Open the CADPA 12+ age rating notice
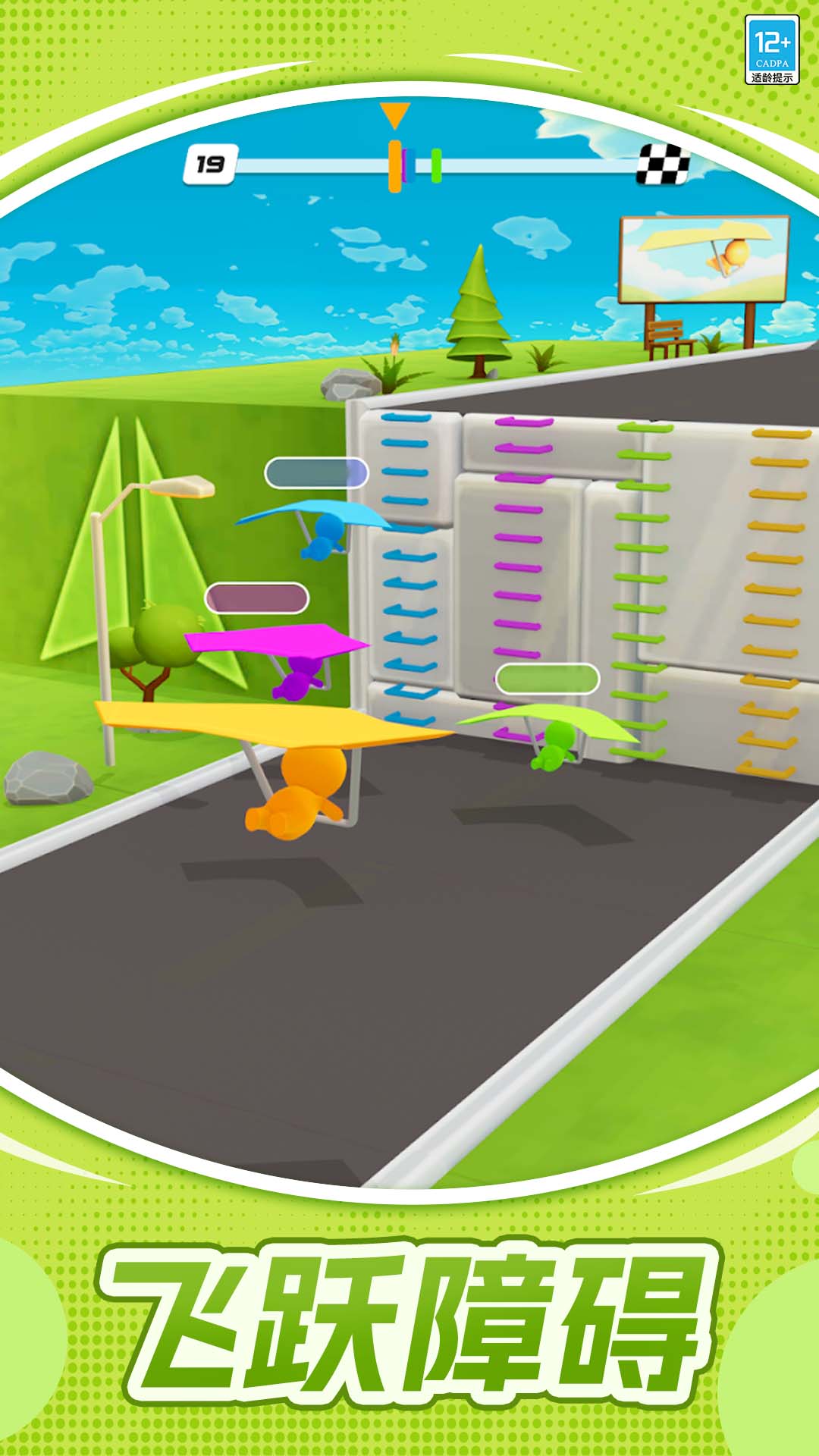Screen dimensions: 819x1456 [771, 50]
